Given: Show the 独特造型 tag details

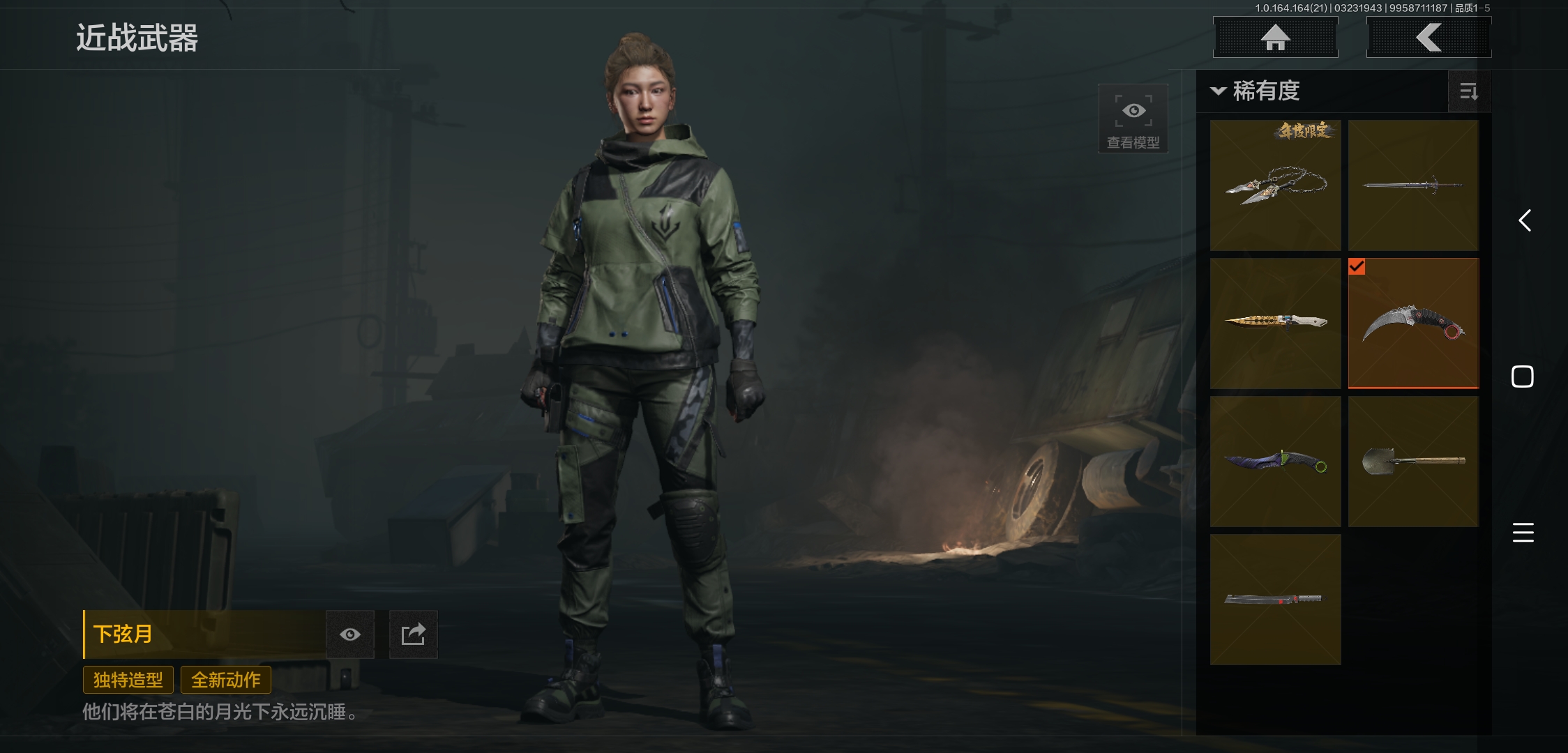Looking at the screenshot, I should [128, 680].
